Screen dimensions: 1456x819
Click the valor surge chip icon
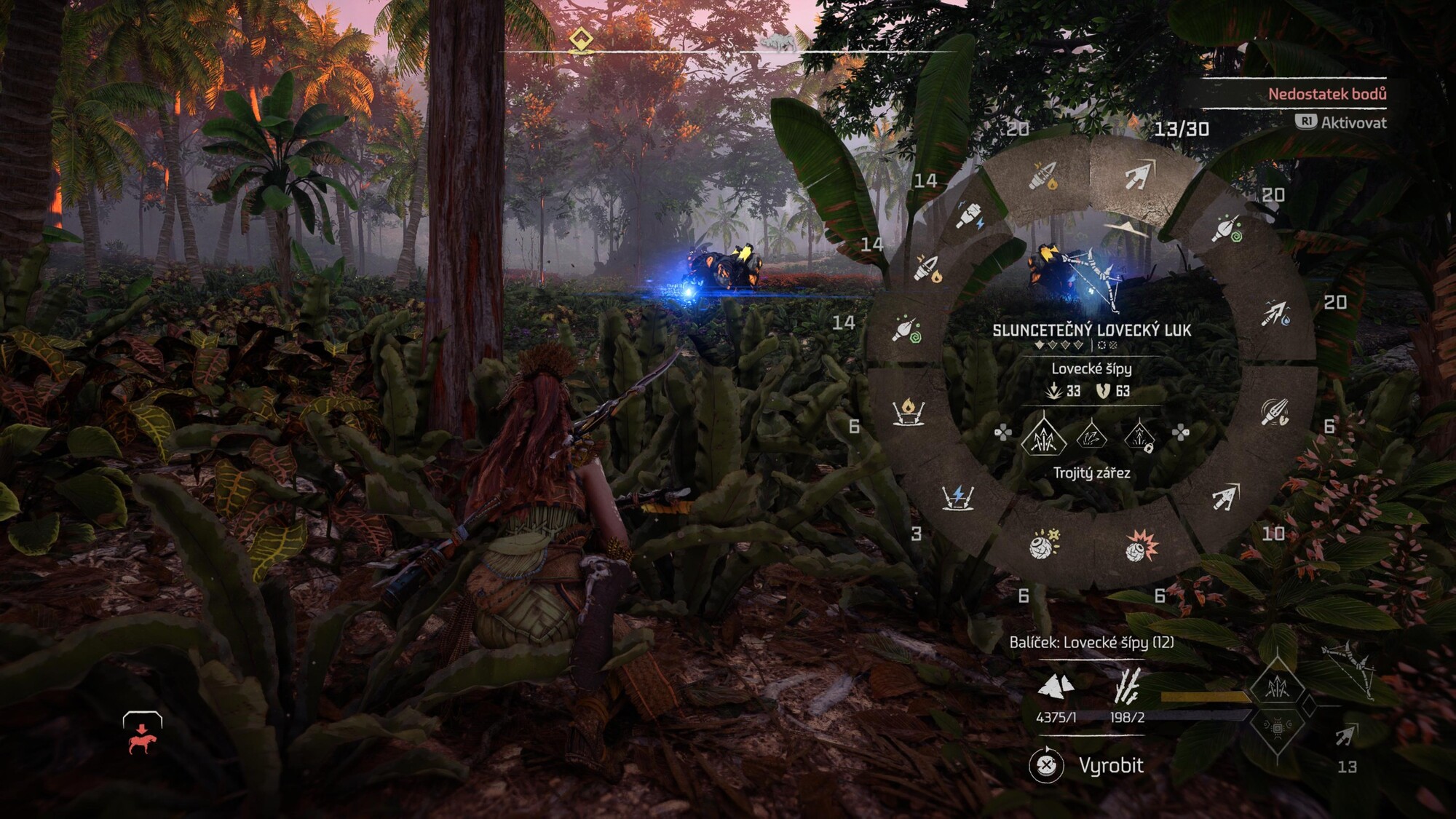1278,727
